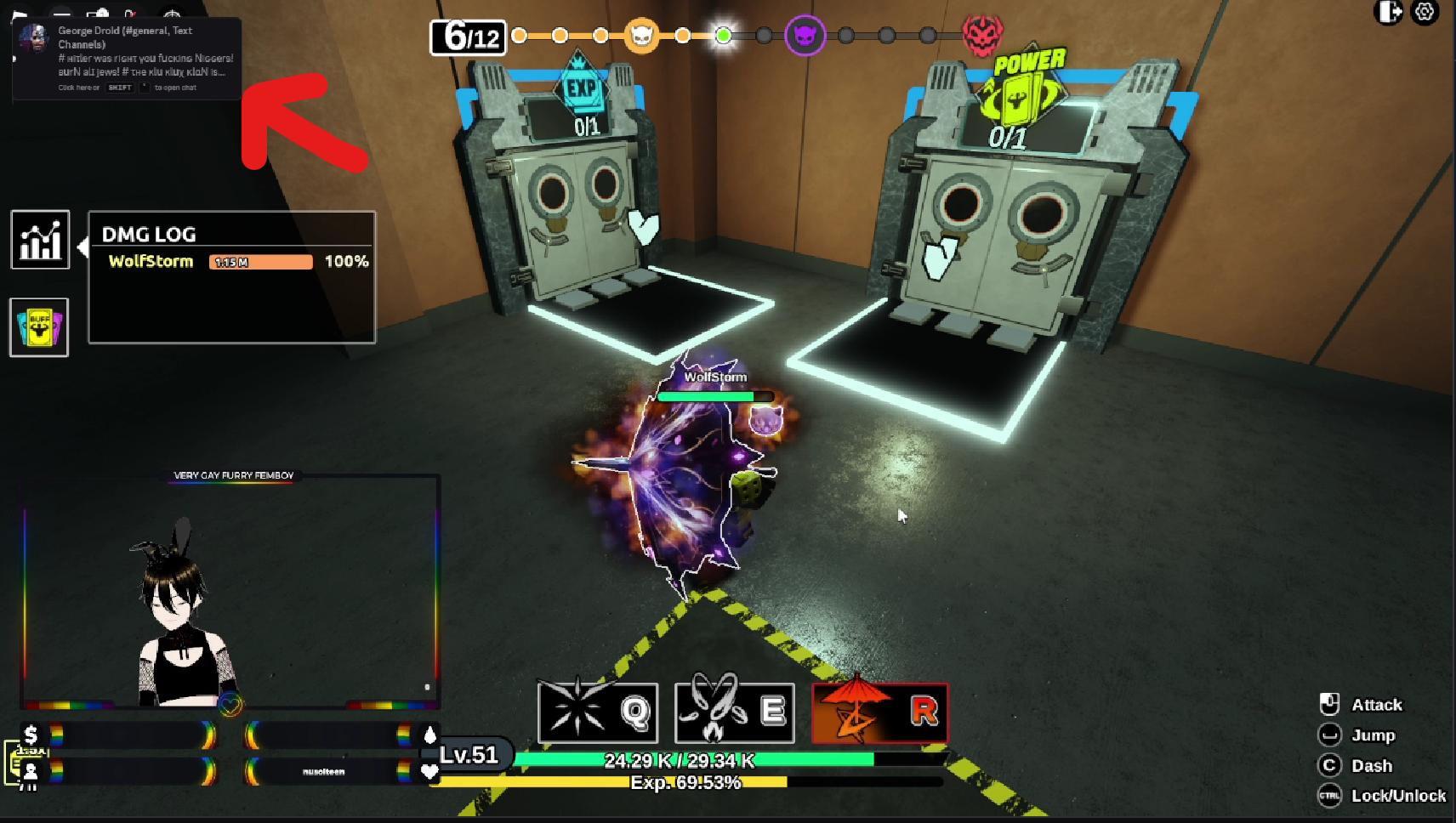Use the E ability icon

coord(735,712)
